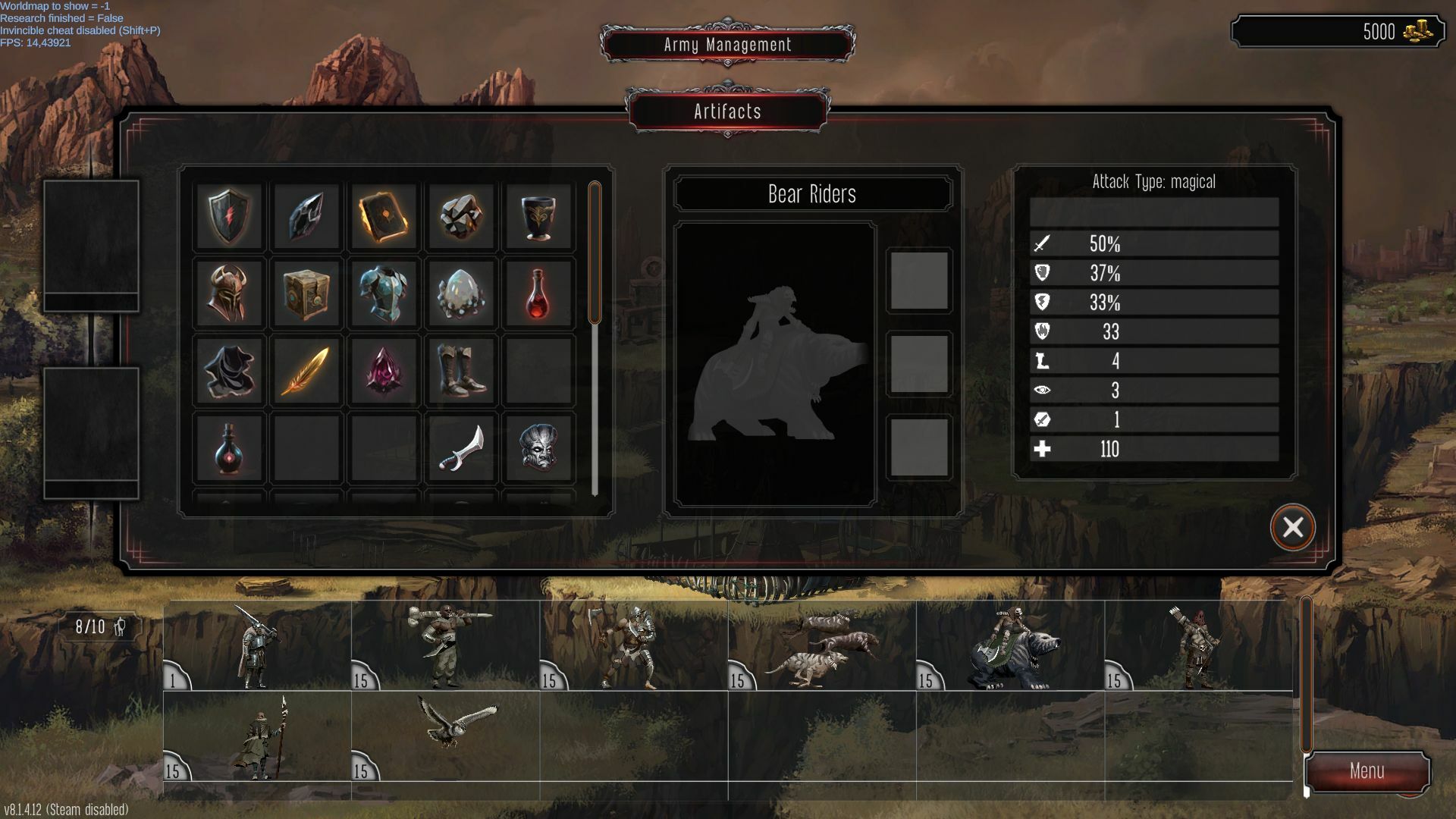Select the armored swordsman unit in army
This screenshot has width=1456, height=819.
[x=258, y=647]
